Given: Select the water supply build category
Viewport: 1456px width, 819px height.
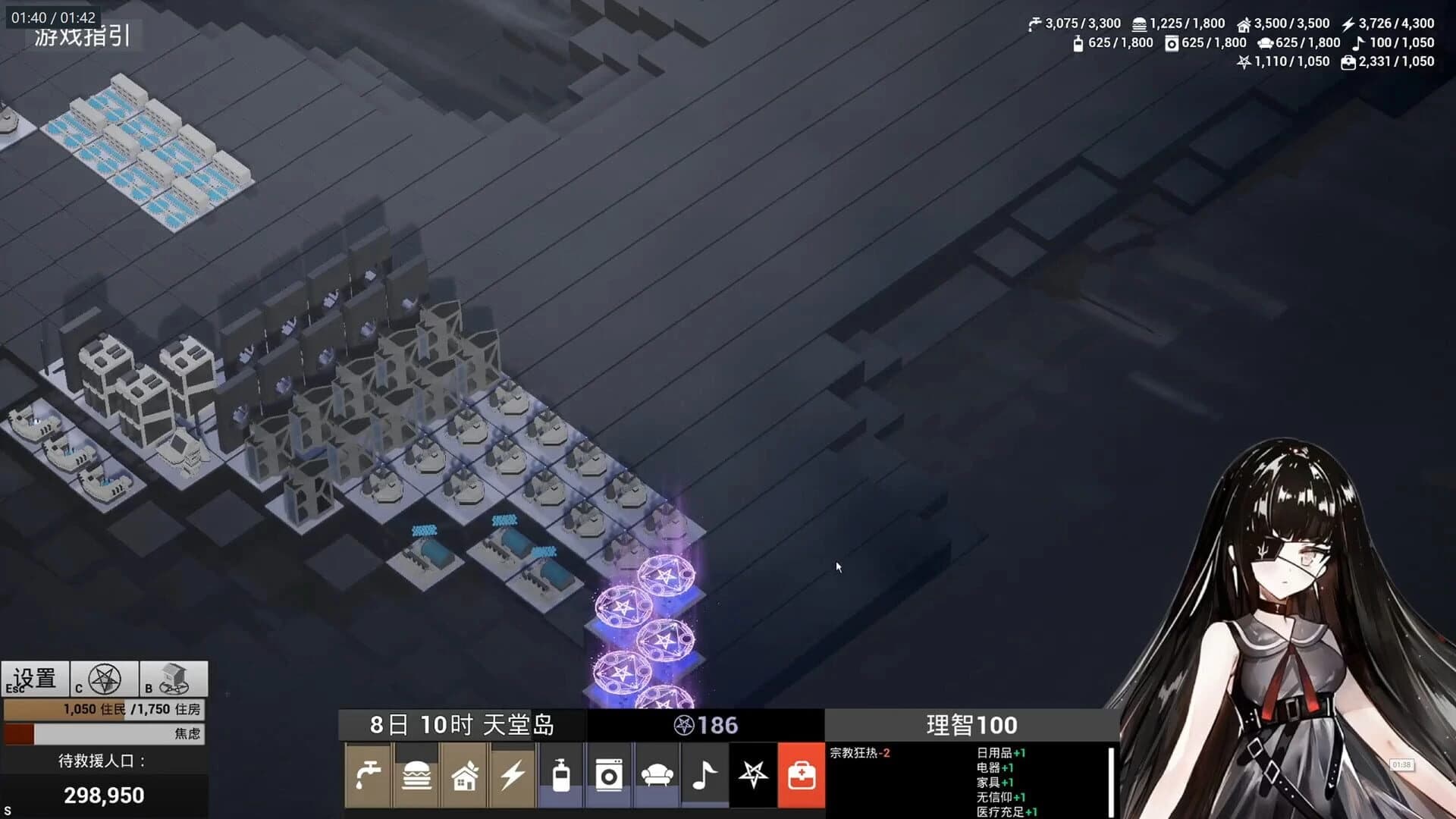Looking at the screenshot, I should pos(369,775).
